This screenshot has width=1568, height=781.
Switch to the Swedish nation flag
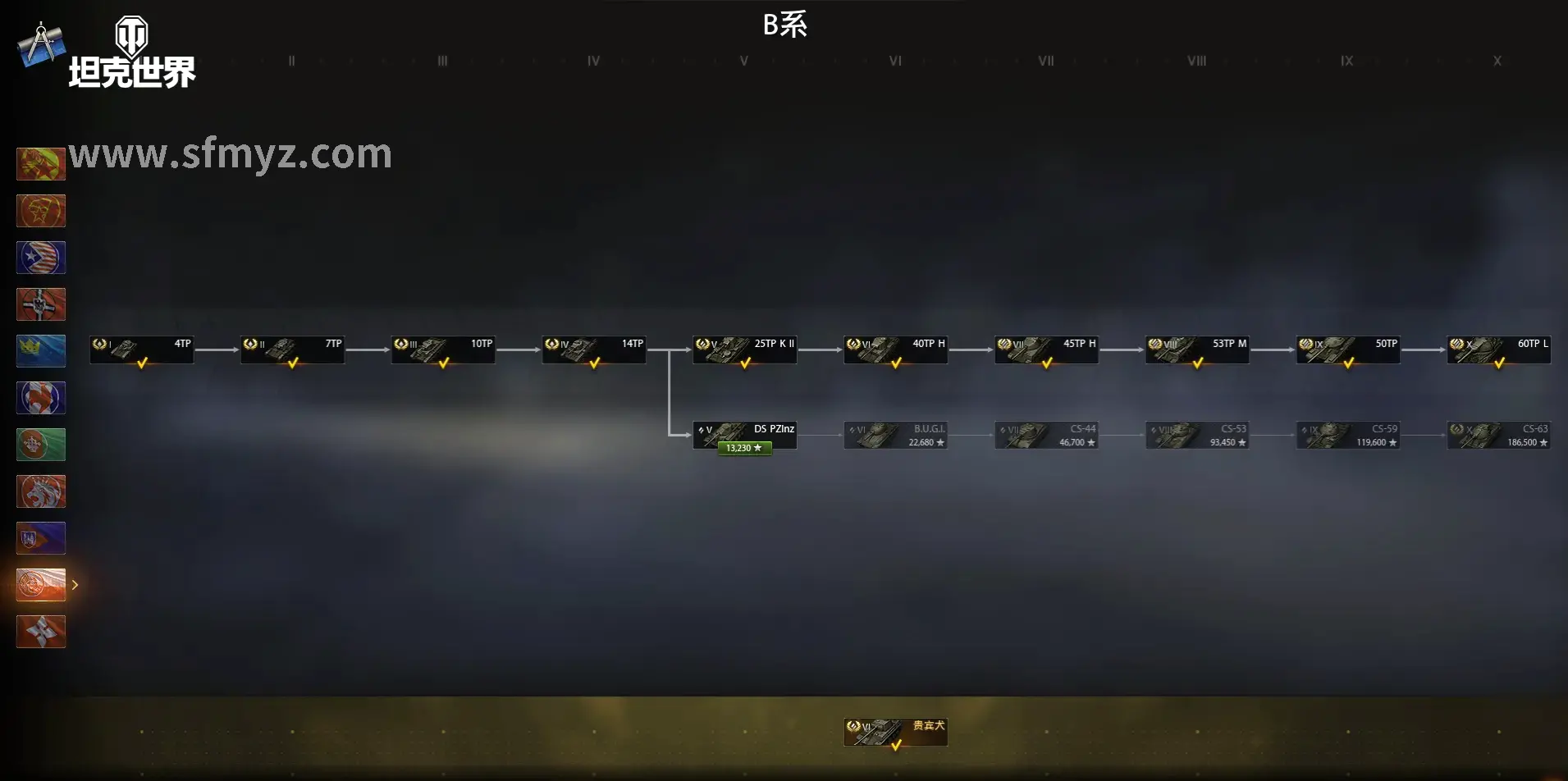pos(41,351)
